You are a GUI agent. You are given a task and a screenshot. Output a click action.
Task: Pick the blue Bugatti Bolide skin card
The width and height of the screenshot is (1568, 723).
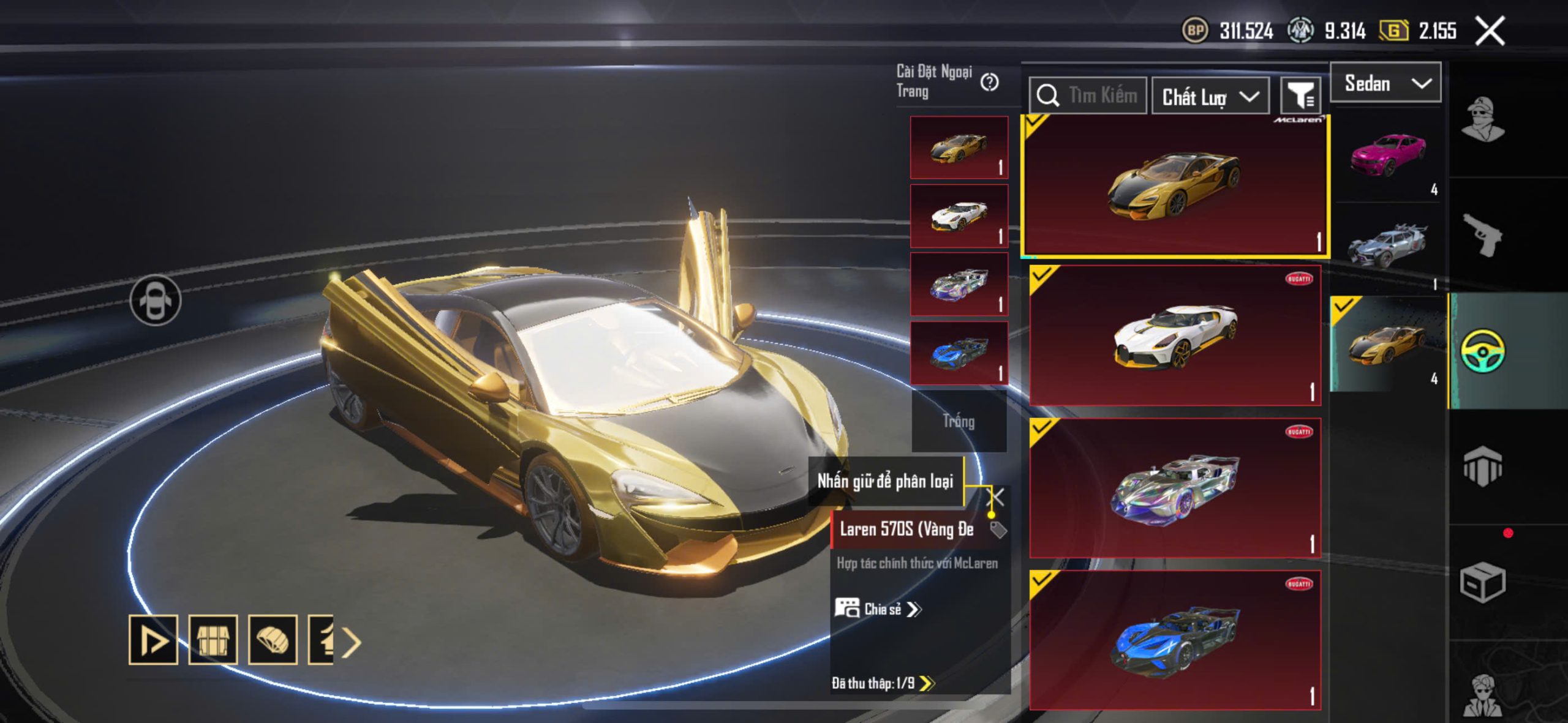[1175, 640]
